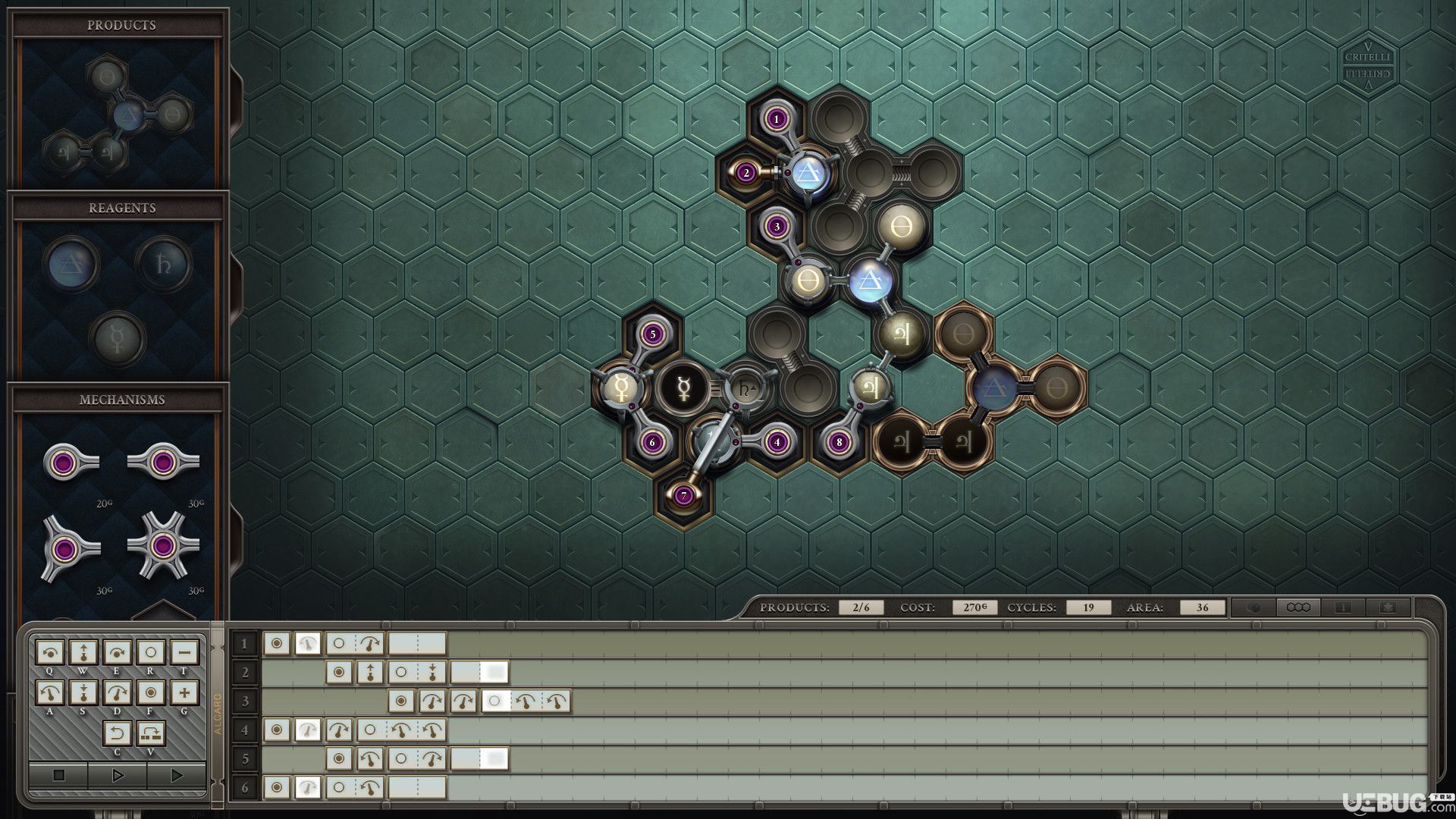The height and width of the screenshot is (819, 1456).
Task: Select the reset instruction above C
Action: click(x=117, y=733)
